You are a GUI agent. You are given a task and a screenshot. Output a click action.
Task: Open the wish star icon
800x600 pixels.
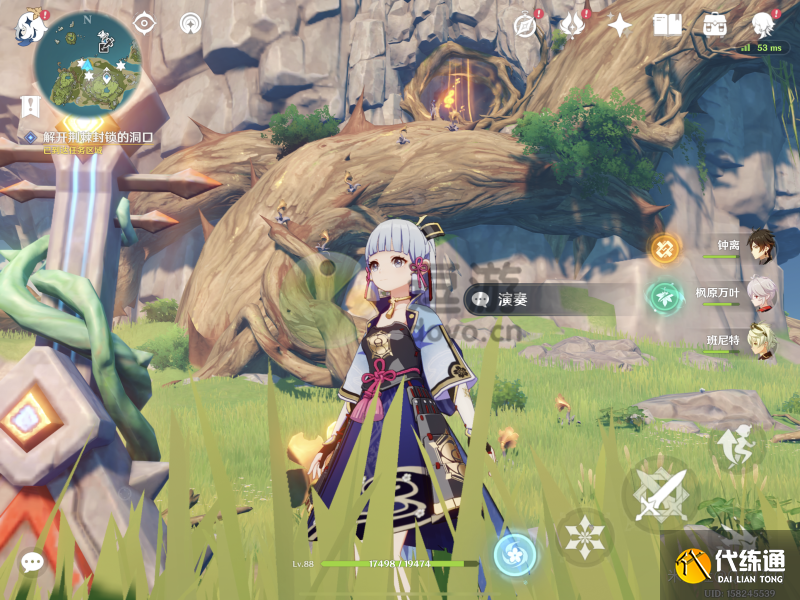coord(620,25)
